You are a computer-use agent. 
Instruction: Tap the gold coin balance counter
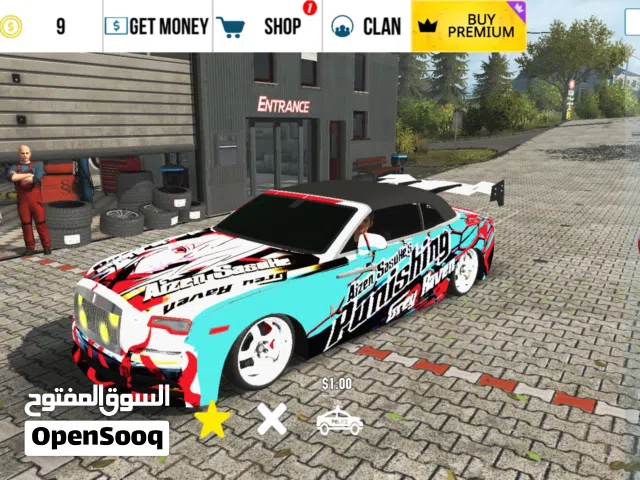tap(40, 26)
